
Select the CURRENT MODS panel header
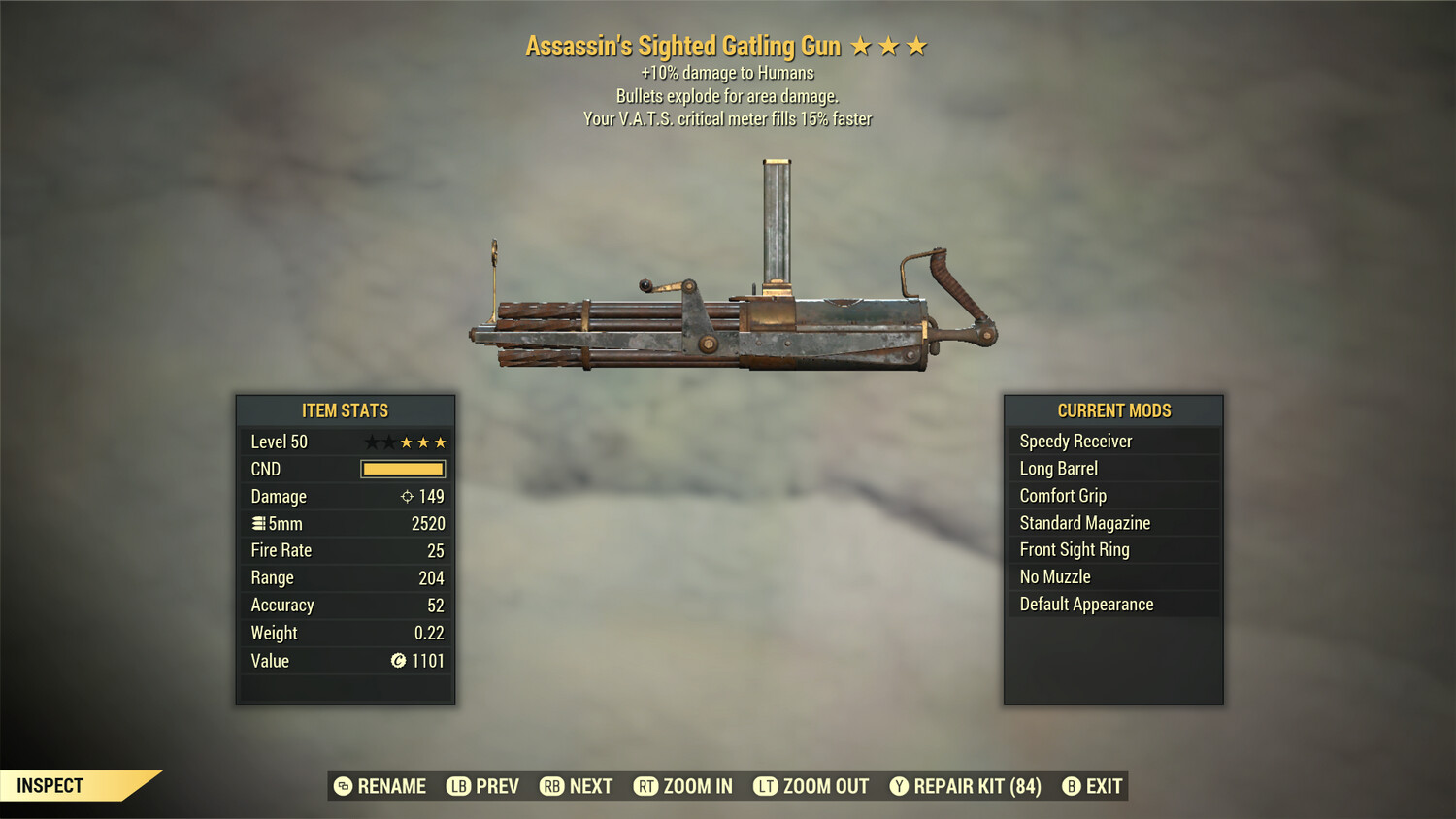point(1112,410)
